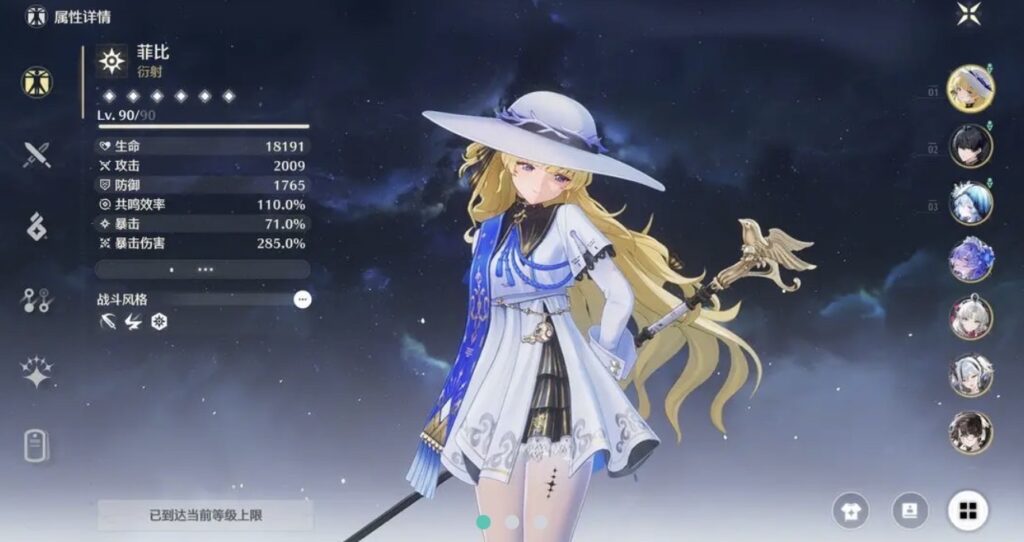This screenshot has width=1024, height=542.
Task: Close the character attribute screen
Action: (968, 14)
